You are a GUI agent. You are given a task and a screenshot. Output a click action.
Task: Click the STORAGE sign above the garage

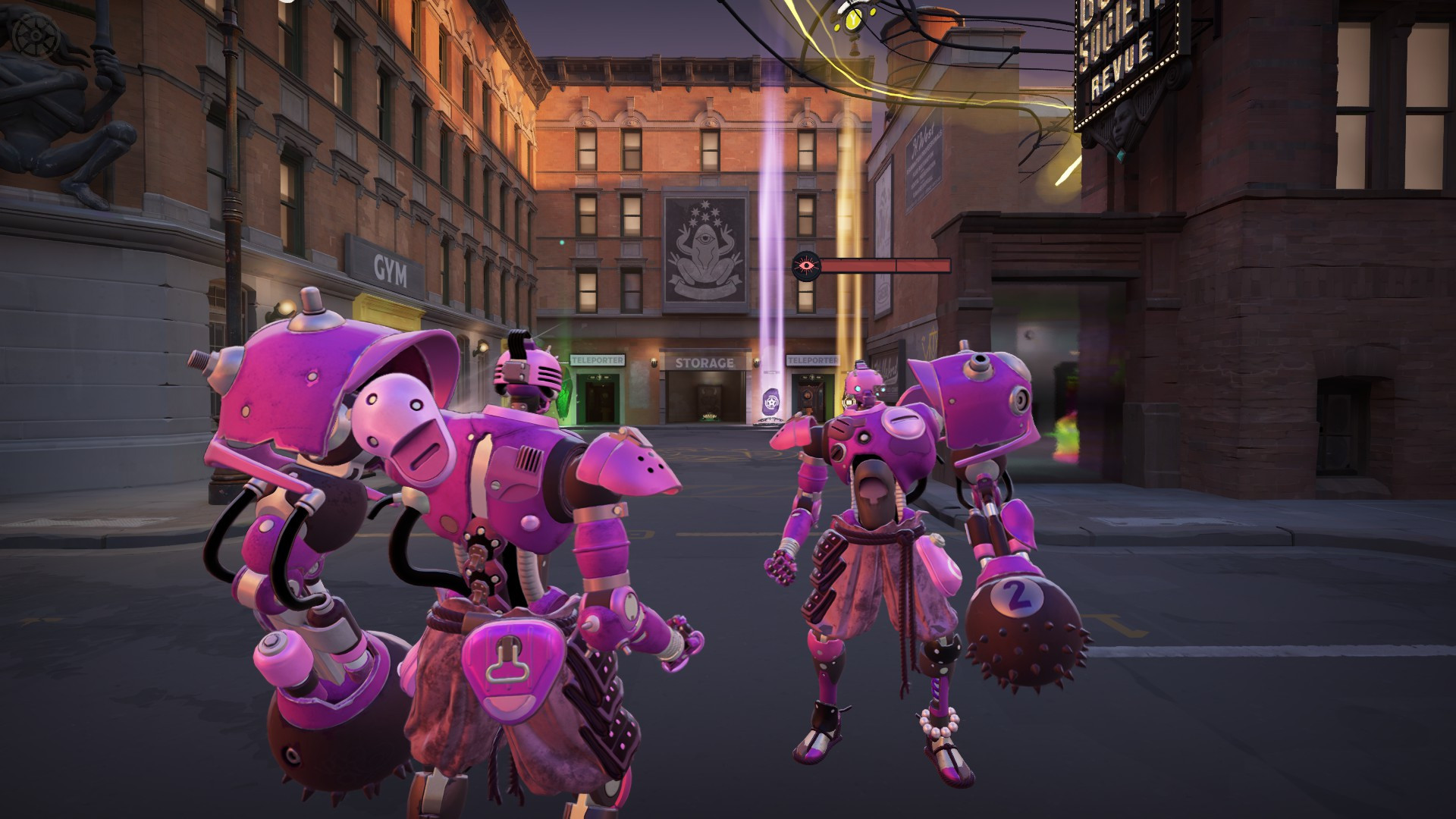705,362
